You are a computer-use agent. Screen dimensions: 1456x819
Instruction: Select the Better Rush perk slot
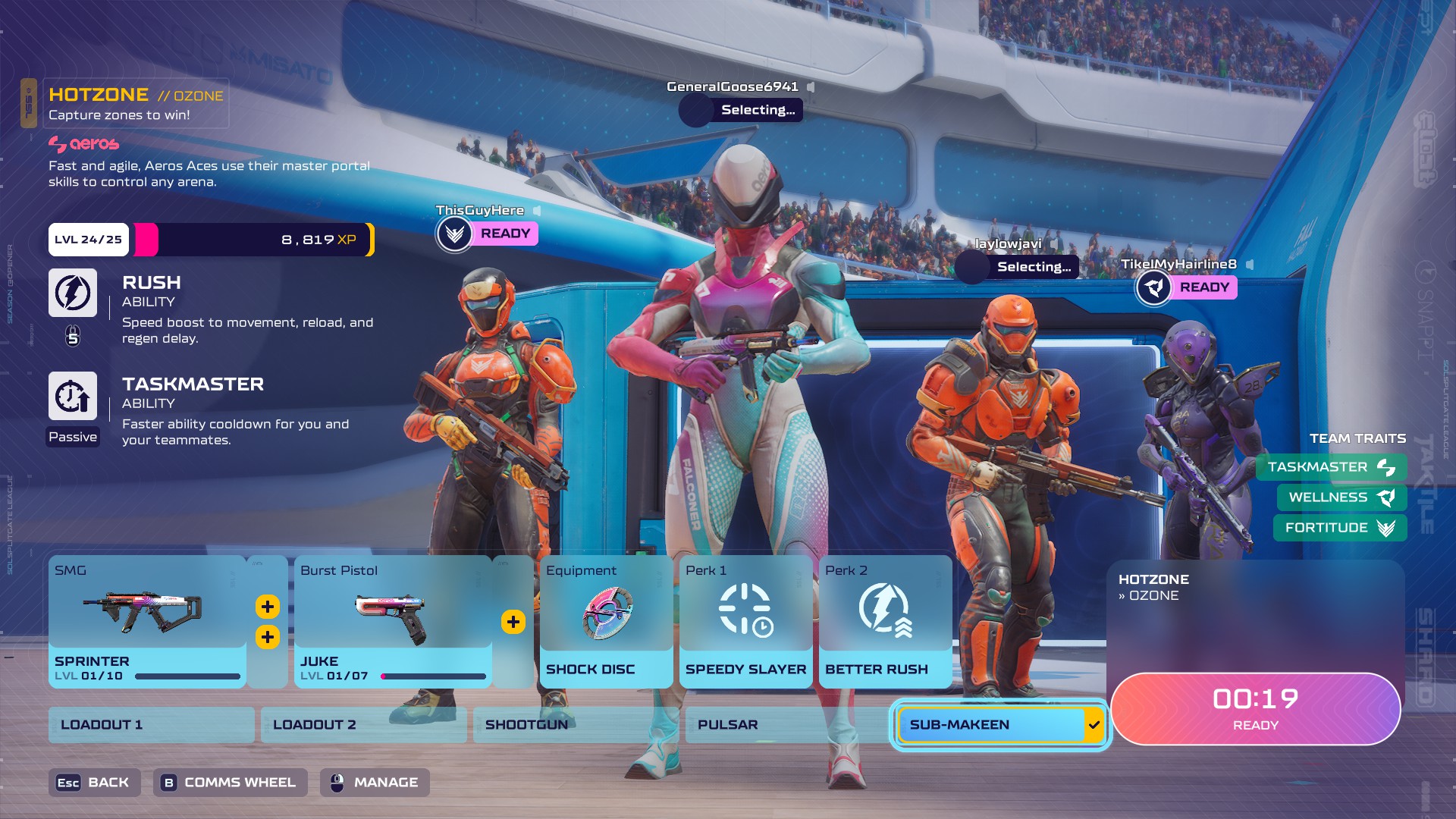(x=885, y=621)
